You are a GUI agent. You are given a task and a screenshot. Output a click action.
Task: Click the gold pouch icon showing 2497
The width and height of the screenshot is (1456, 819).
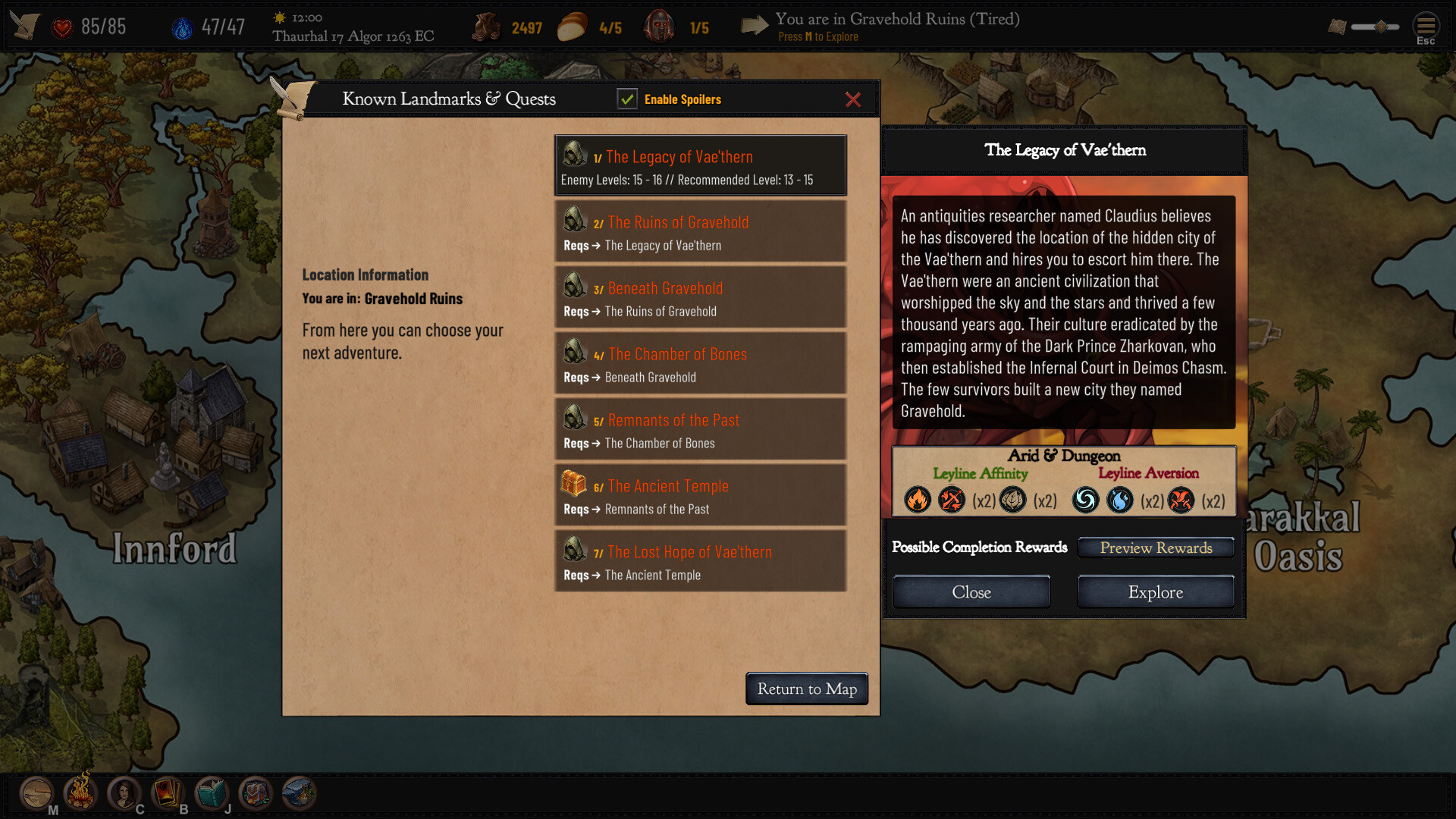click(488, 26)
